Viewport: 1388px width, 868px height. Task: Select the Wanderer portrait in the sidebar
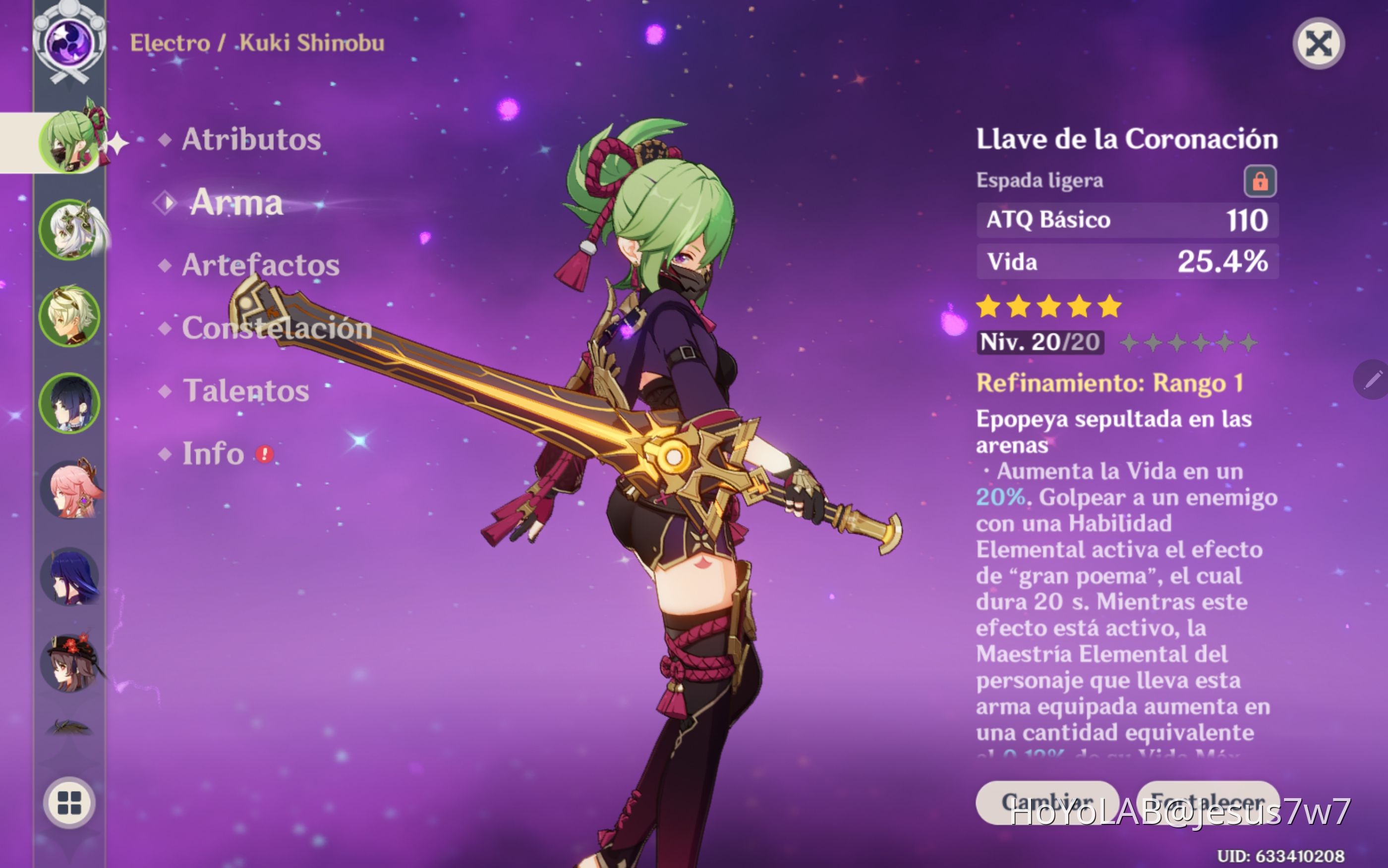tap(70, 403)
